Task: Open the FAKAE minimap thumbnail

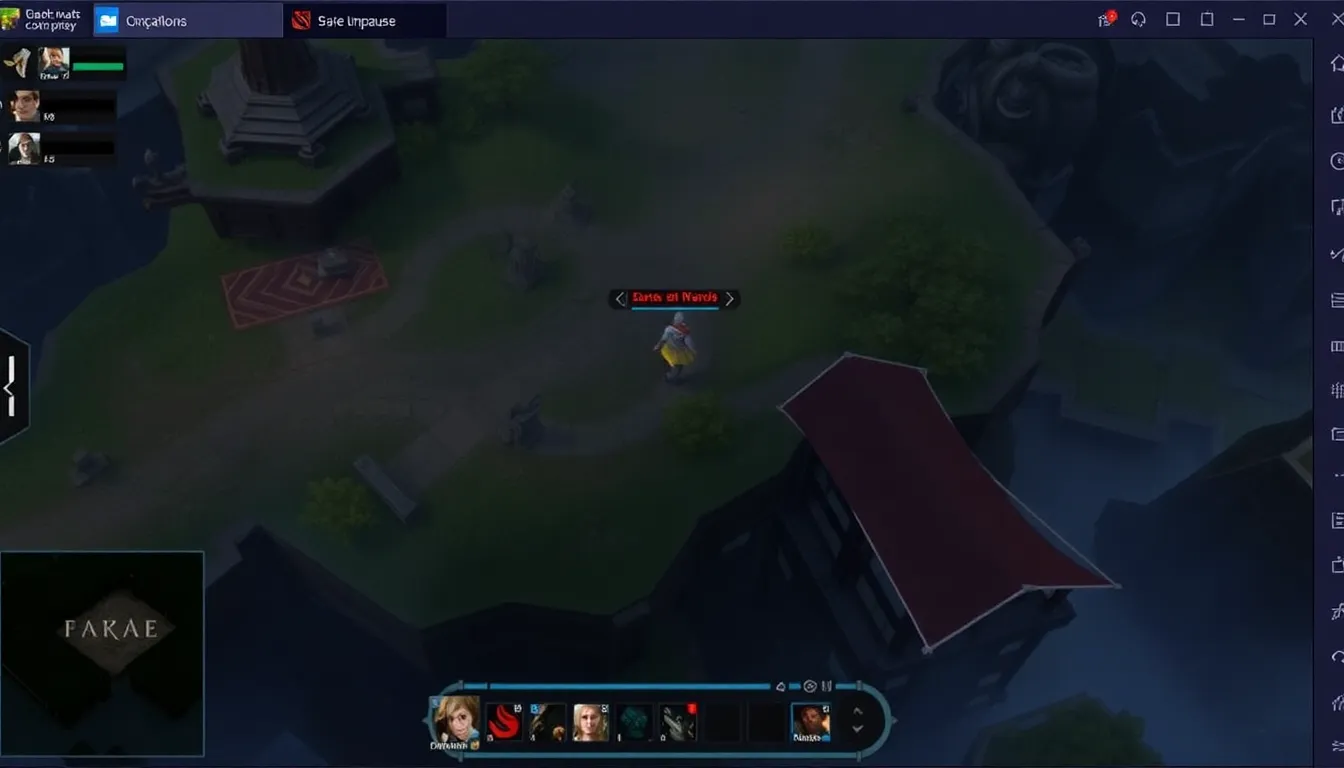Action: 103,653
